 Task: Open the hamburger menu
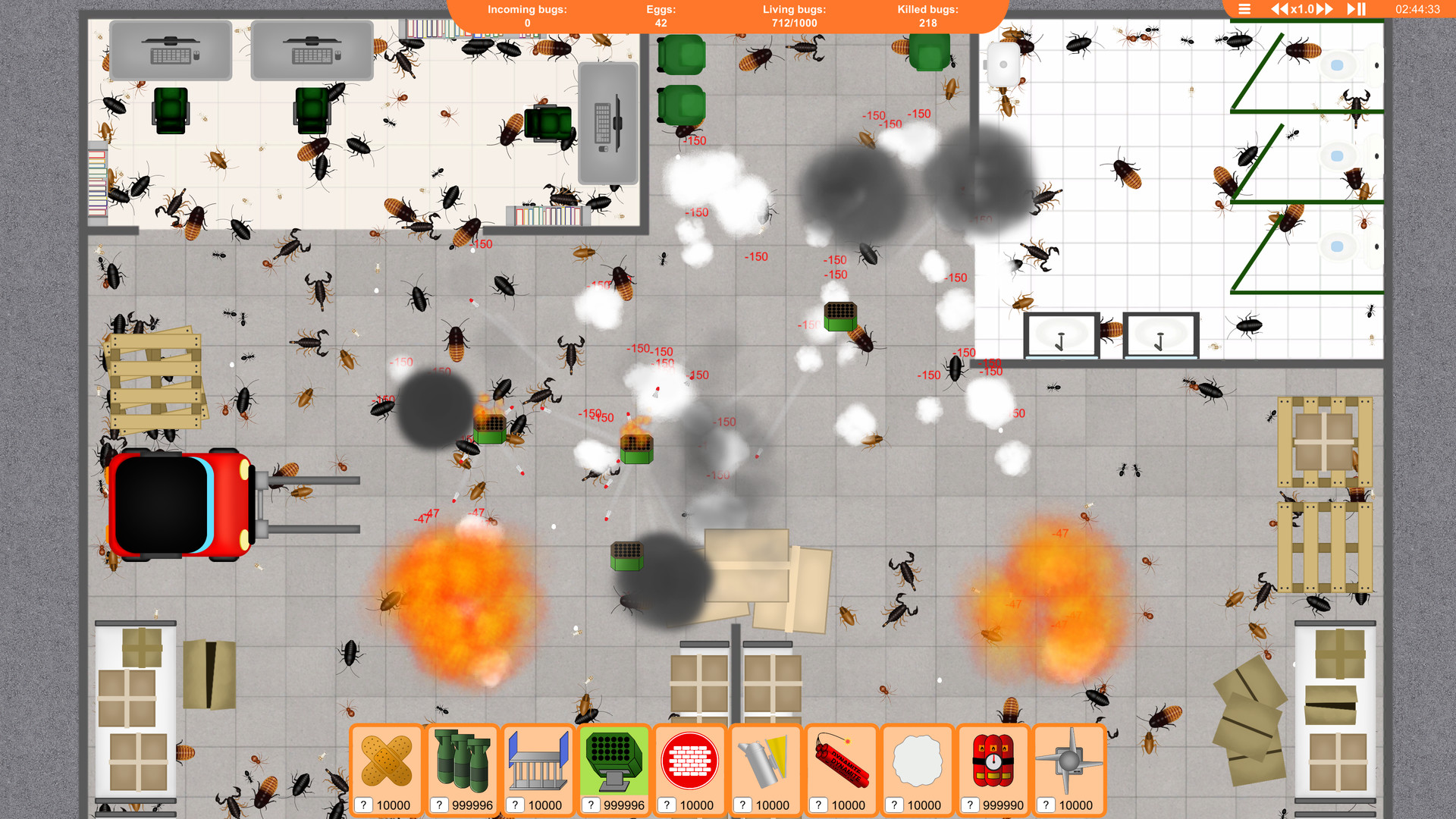pos(1245,10)
